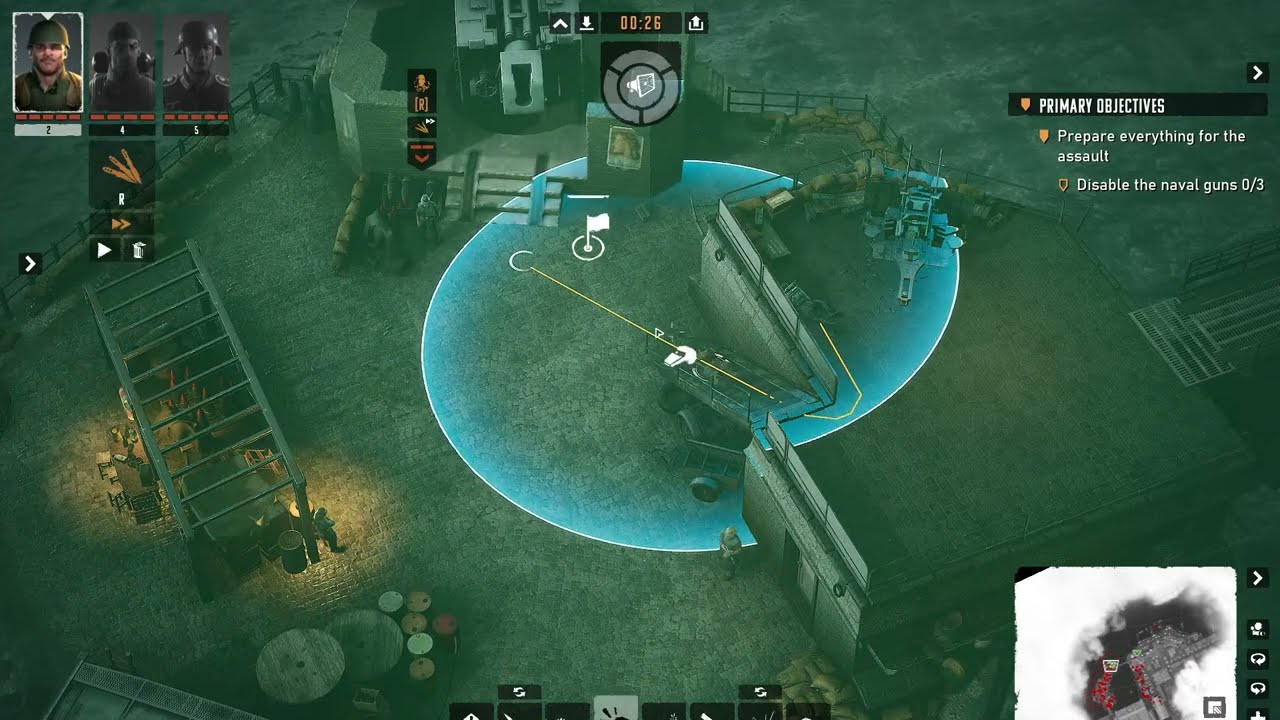Collapse the minimap using its arrow button
This screenshot has width=1280, height=720.
point(1257,578)
